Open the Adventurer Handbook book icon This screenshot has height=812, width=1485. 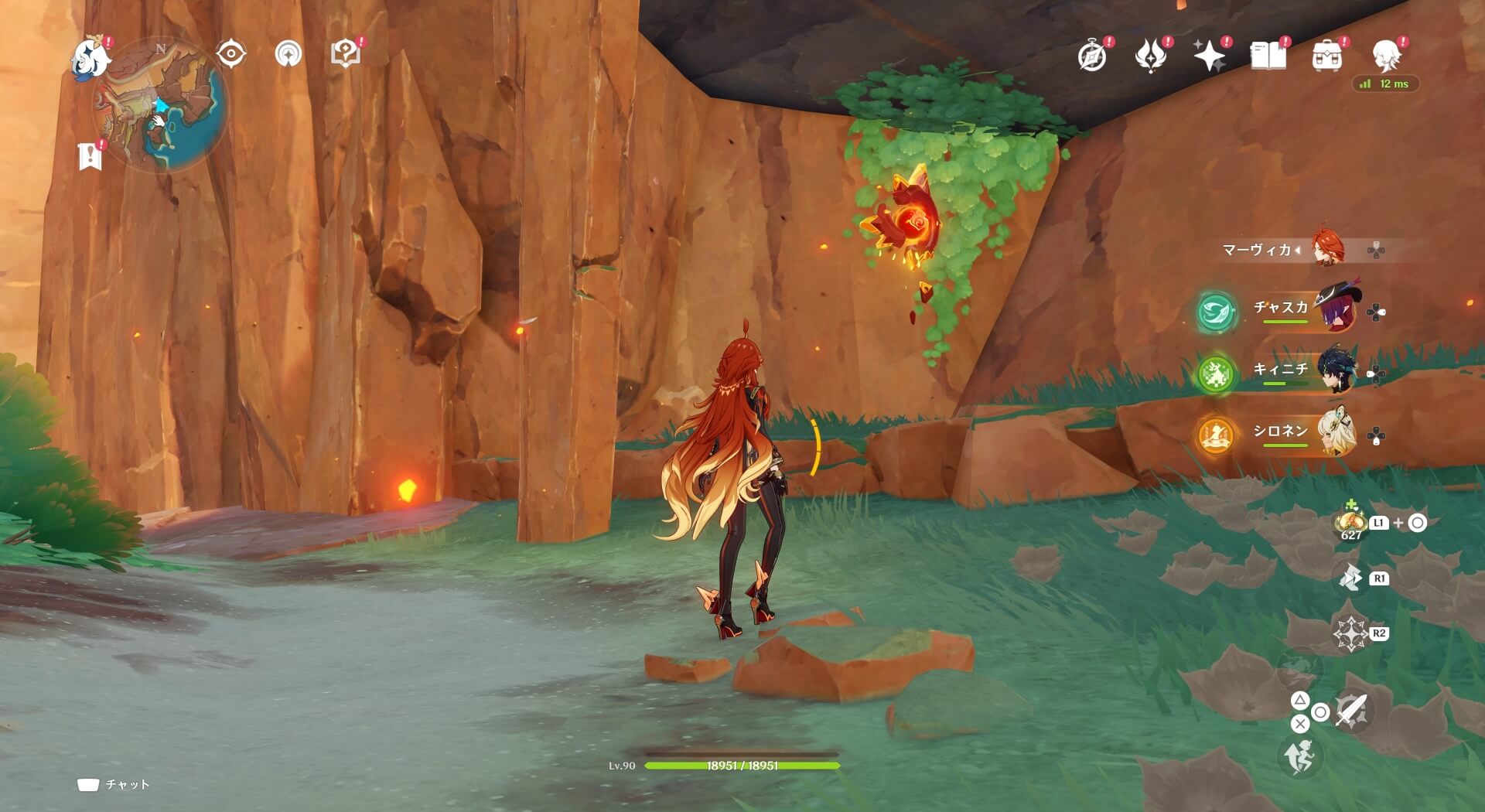(1268, 56)
